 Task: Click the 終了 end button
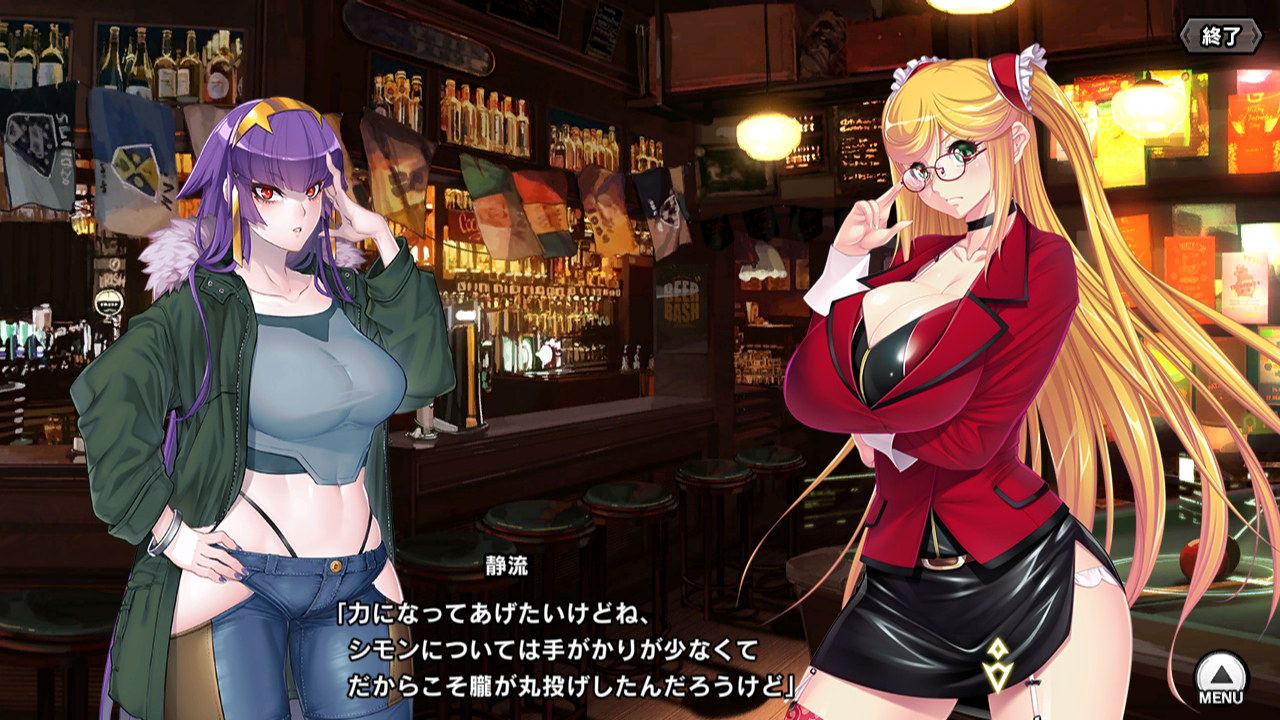coord(1220,37)
